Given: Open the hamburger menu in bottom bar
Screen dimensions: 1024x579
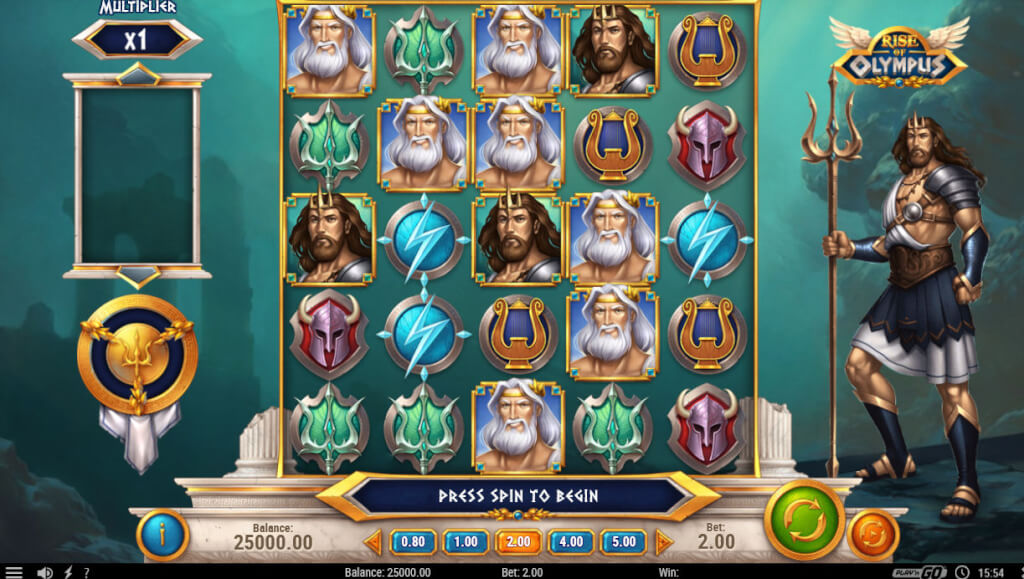Looking at the screenshot, I should [14, 572].
